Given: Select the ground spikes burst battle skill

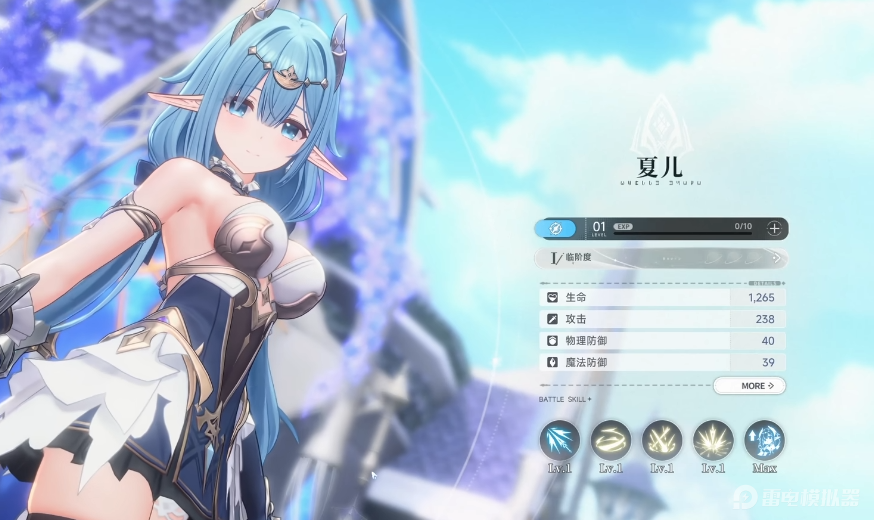Looking at the screenshot, I should 662,440.
